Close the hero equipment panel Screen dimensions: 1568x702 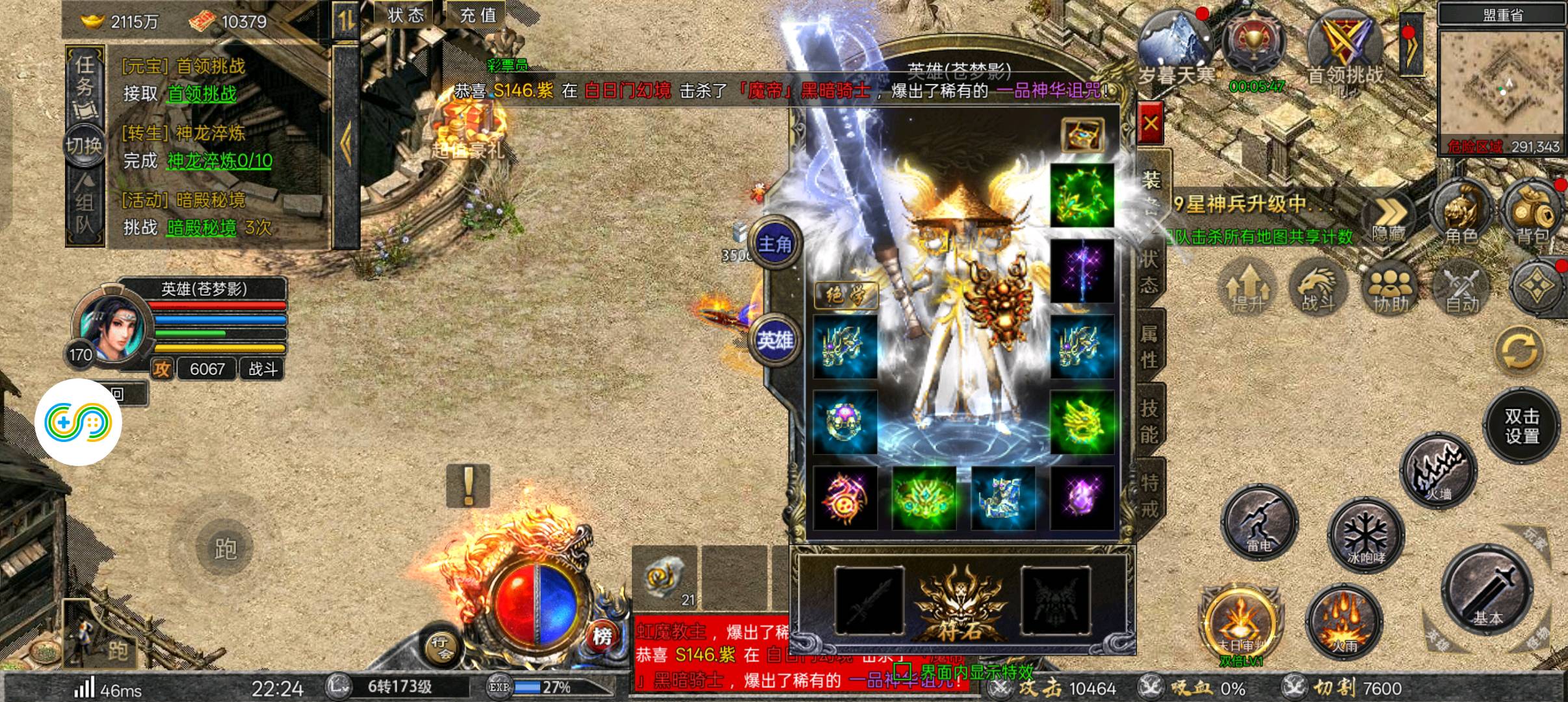(1150, 123)
